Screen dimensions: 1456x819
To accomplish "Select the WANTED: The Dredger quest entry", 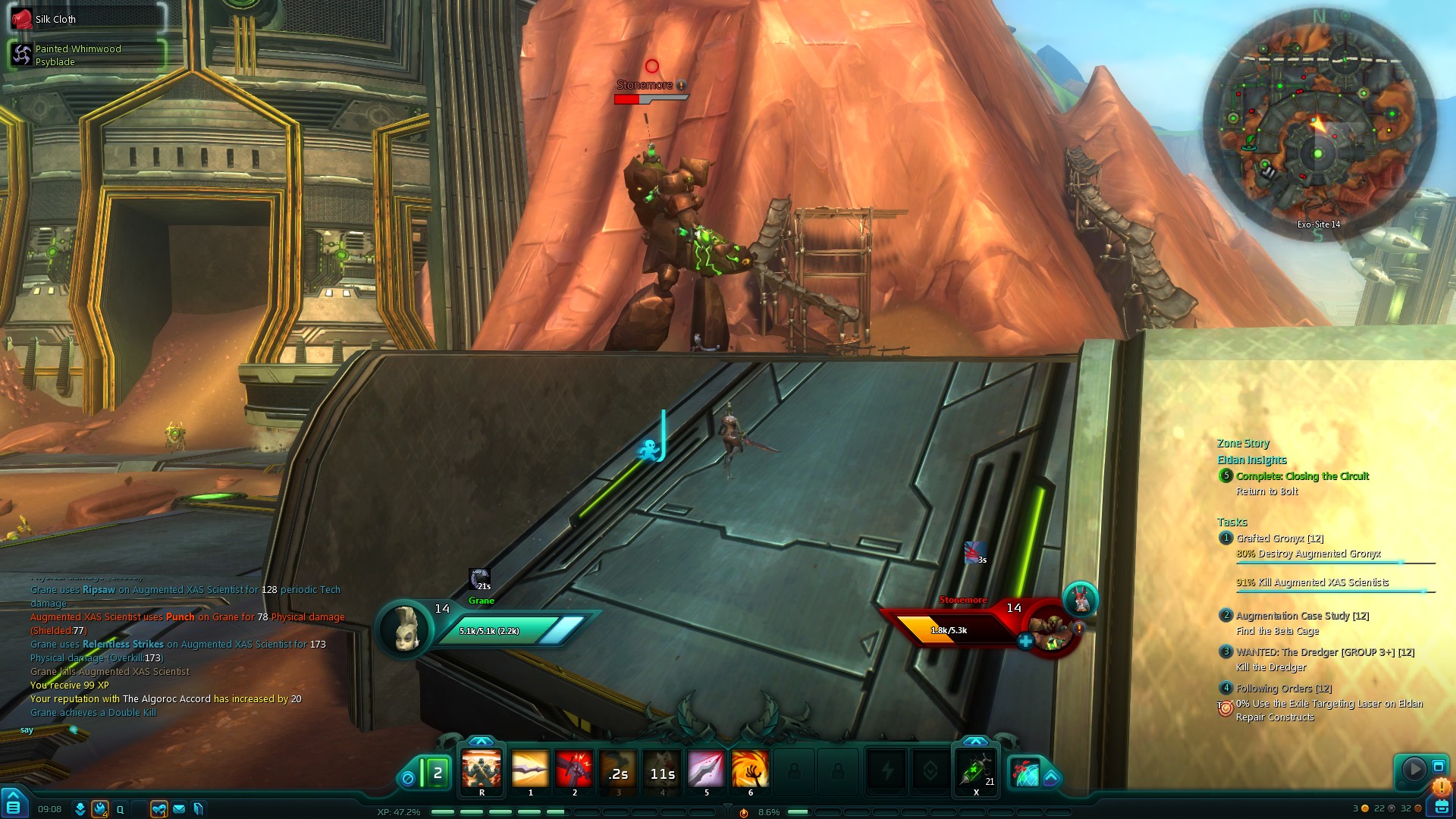I will [x=1324, y=652].
